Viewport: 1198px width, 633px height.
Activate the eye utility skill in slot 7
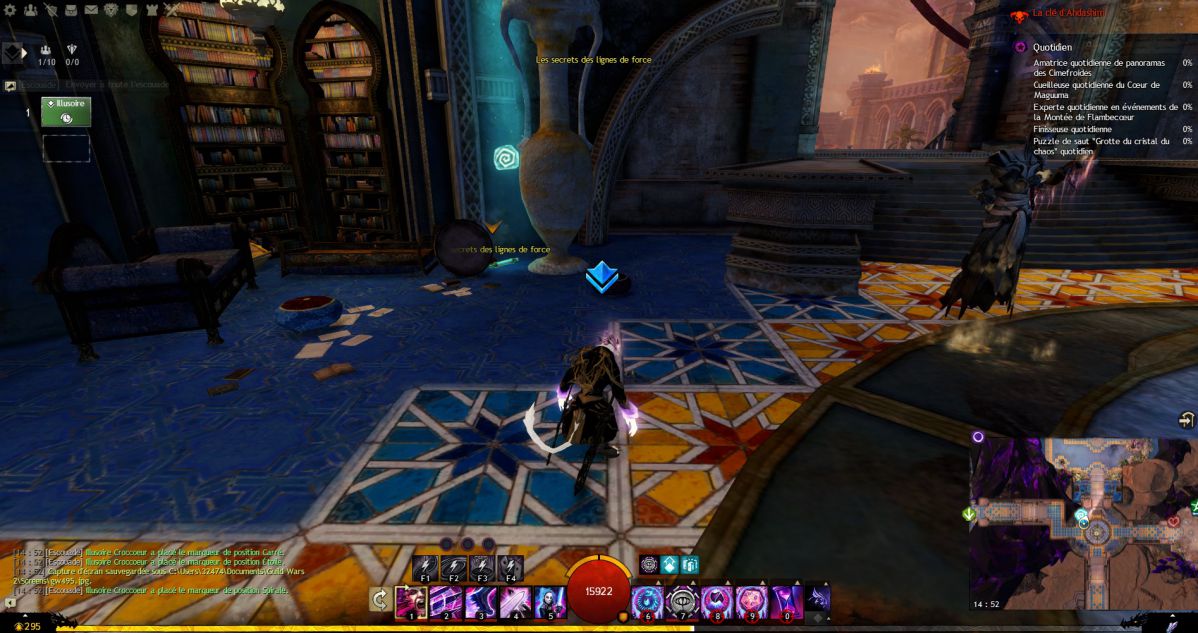tap(683, 602)
